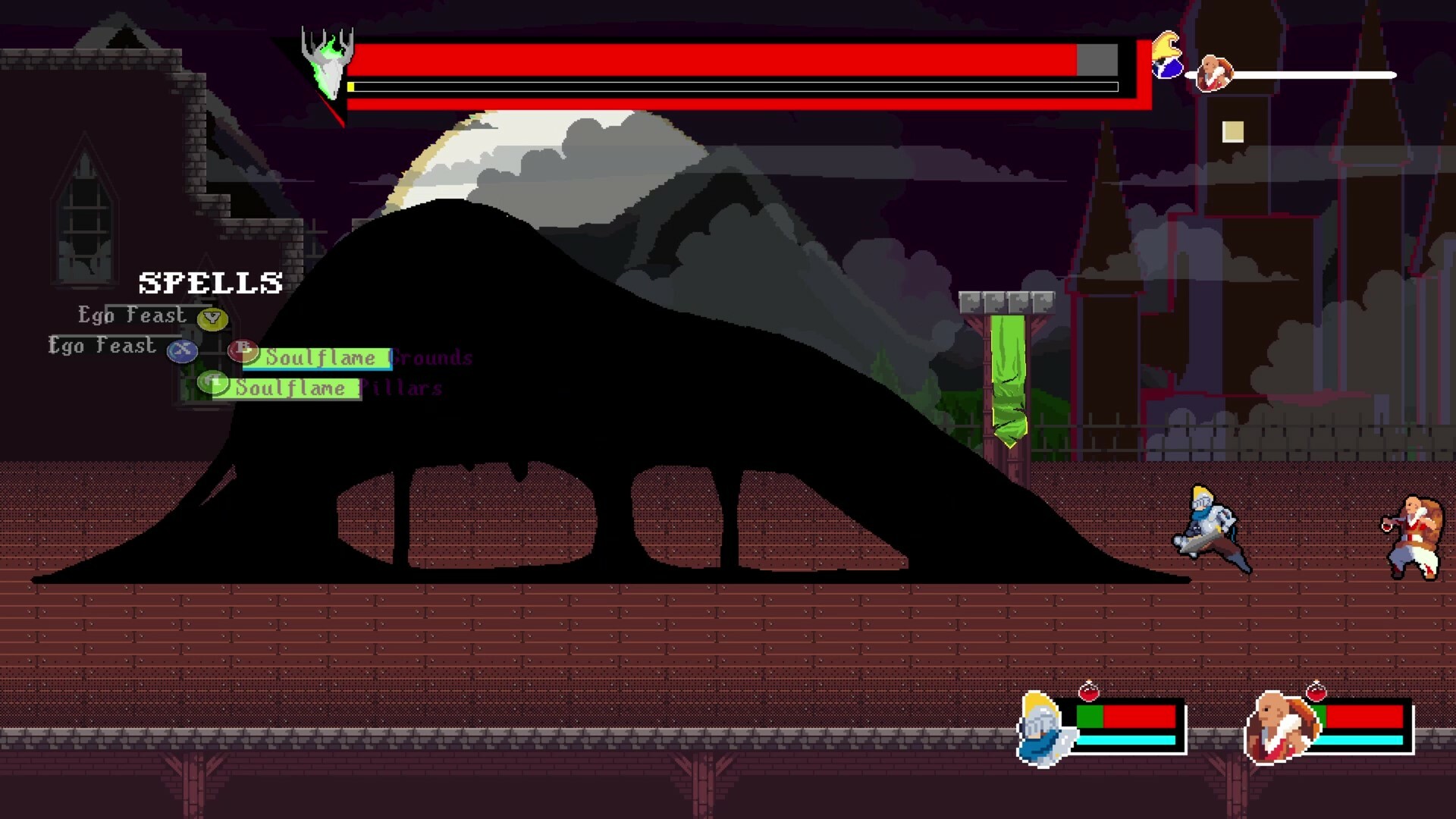1456x819 pixels.
Task: Enable the upper Ego Feast spell
Action: pos(133,315)
